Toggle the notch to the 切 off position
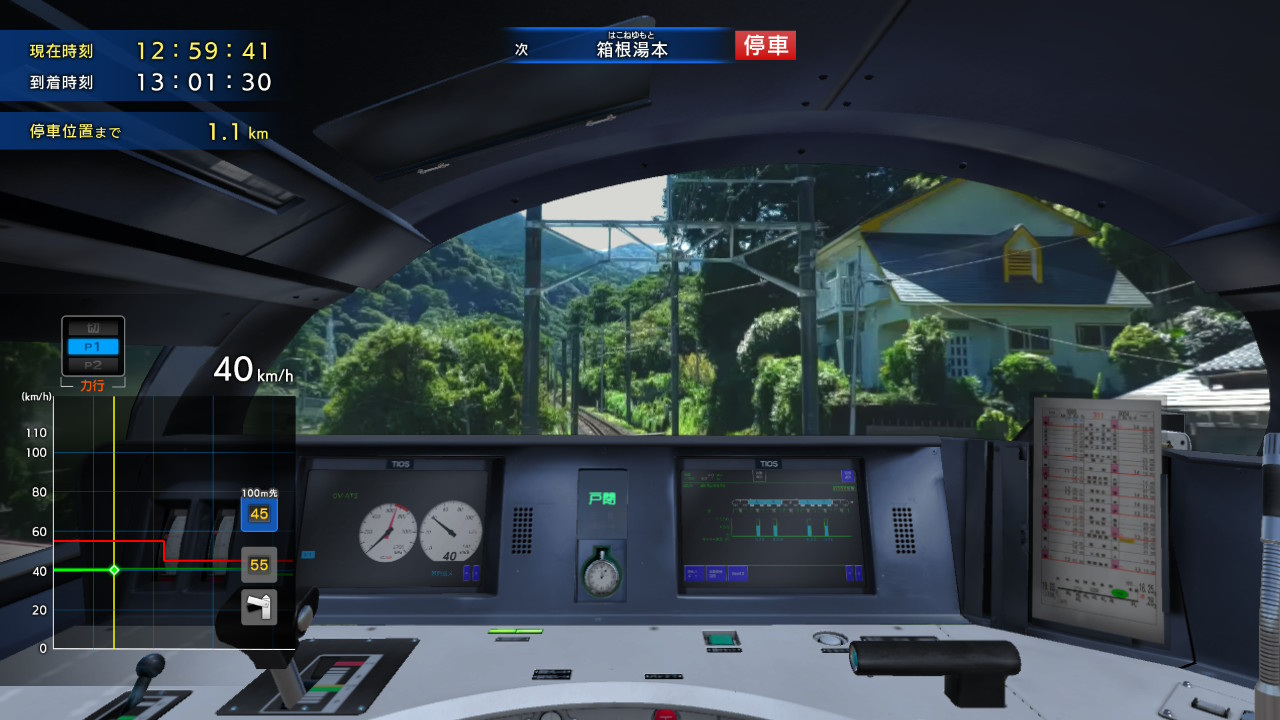1280x720 pixels. [93, 327]
